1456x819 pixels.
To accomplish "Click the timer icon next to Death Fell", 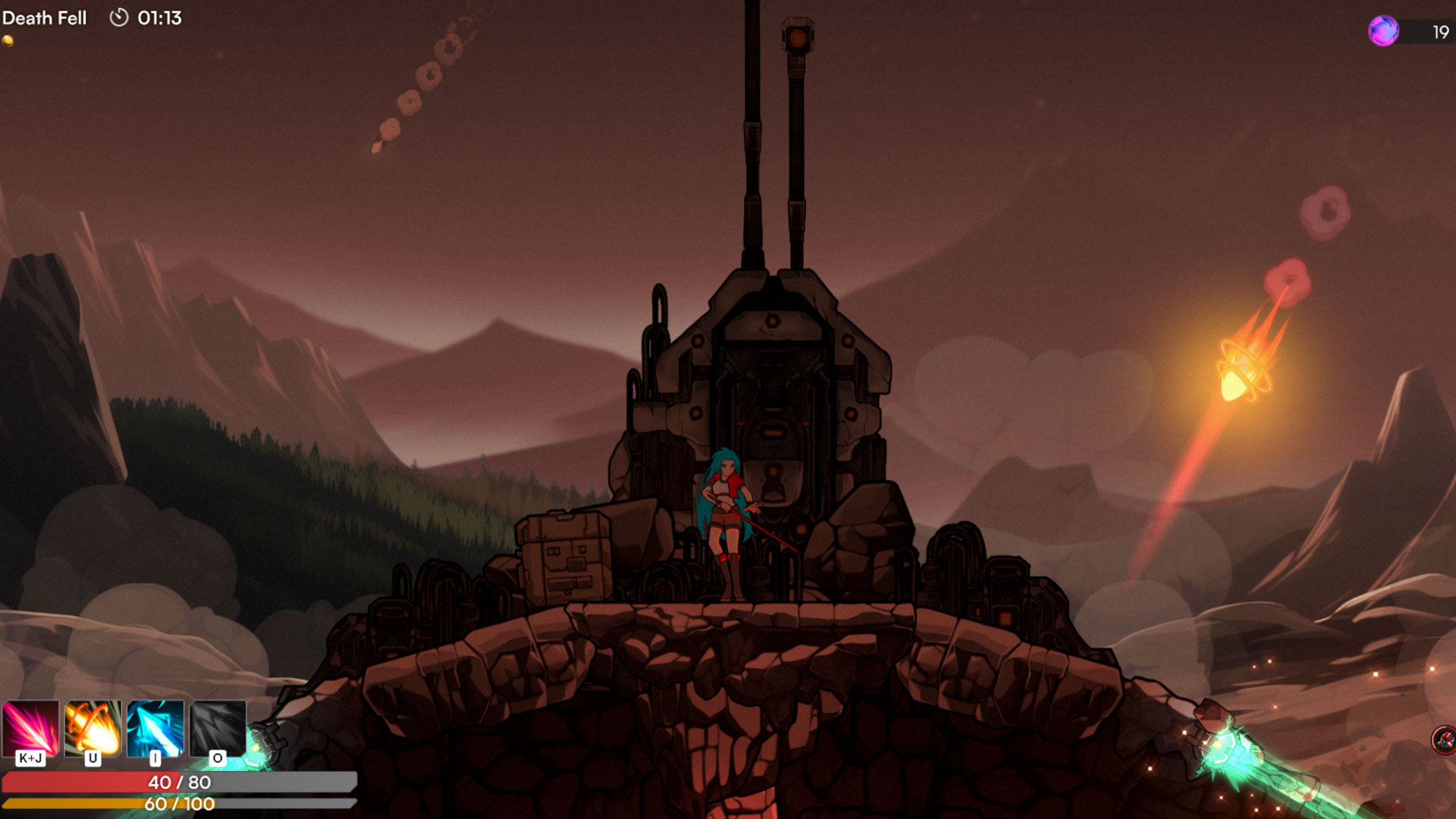I will click(120, 17).
